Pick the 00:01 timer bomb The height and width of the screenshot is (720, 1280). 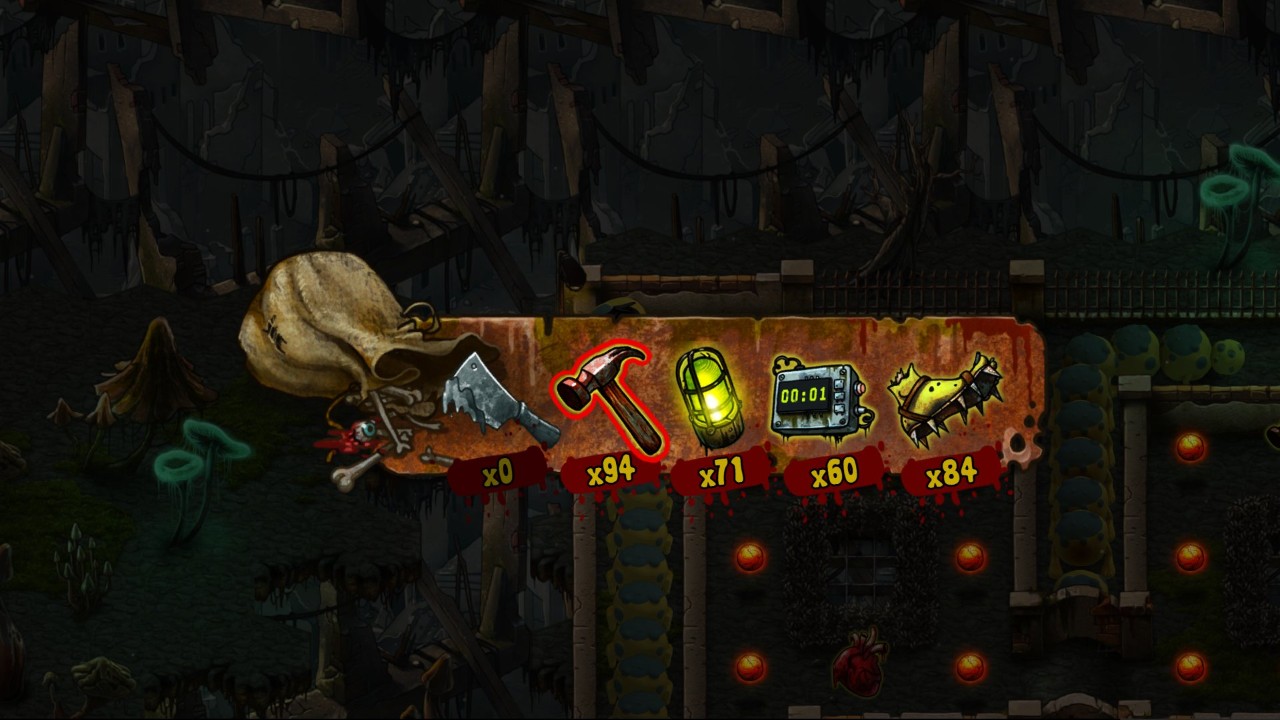[x=817, y=398]
